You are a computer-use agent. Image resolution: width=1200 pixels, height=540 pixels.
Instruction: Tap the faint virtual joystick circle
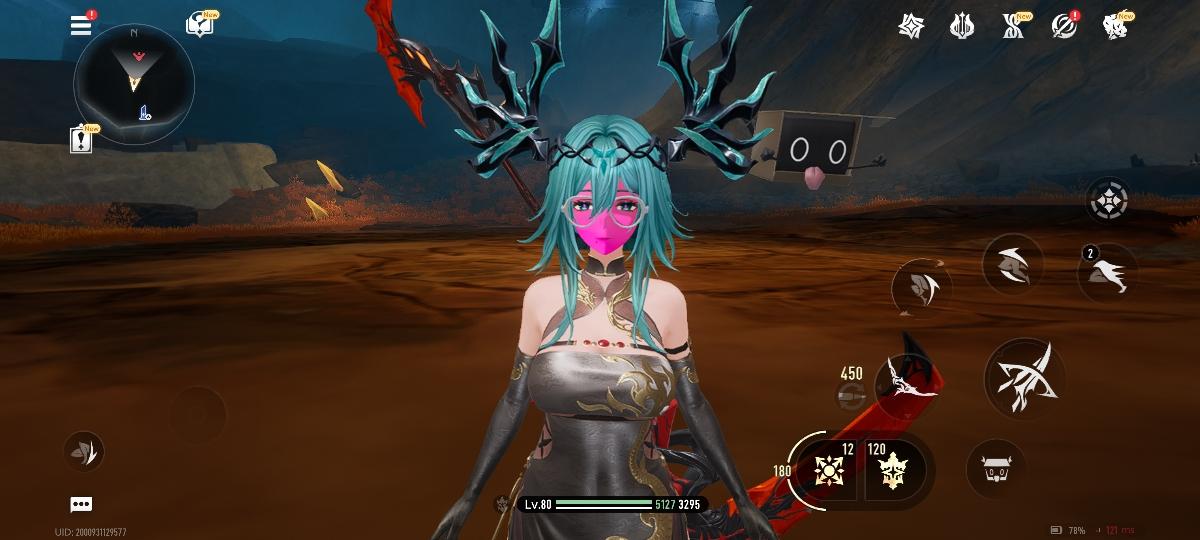tap(197, 415)
